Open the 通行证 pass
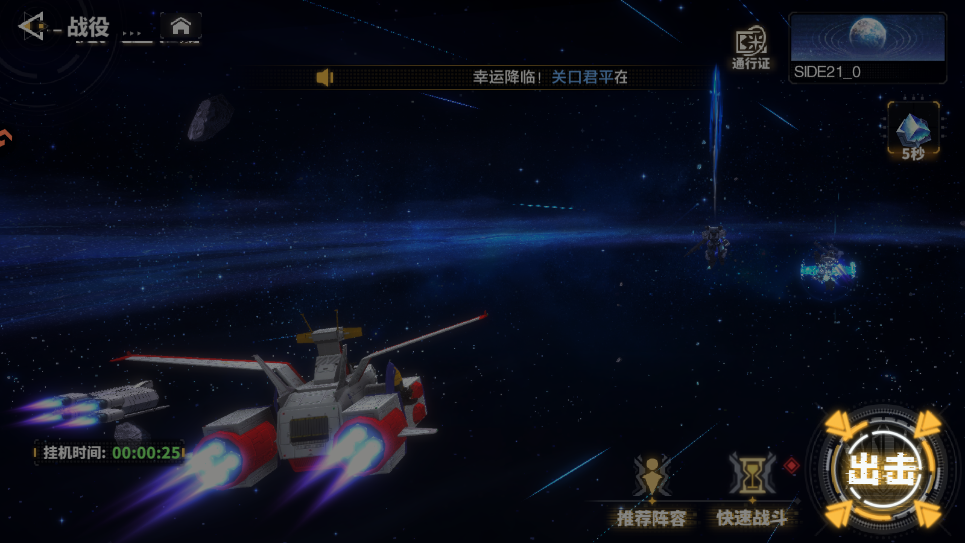The width and height of the screenshot is (965, 543). click(750, 47)
